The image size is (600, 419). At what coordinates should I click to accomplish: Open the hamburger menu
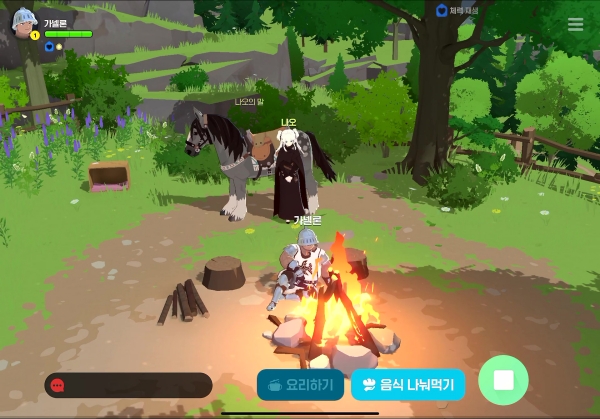click(575, 25)
